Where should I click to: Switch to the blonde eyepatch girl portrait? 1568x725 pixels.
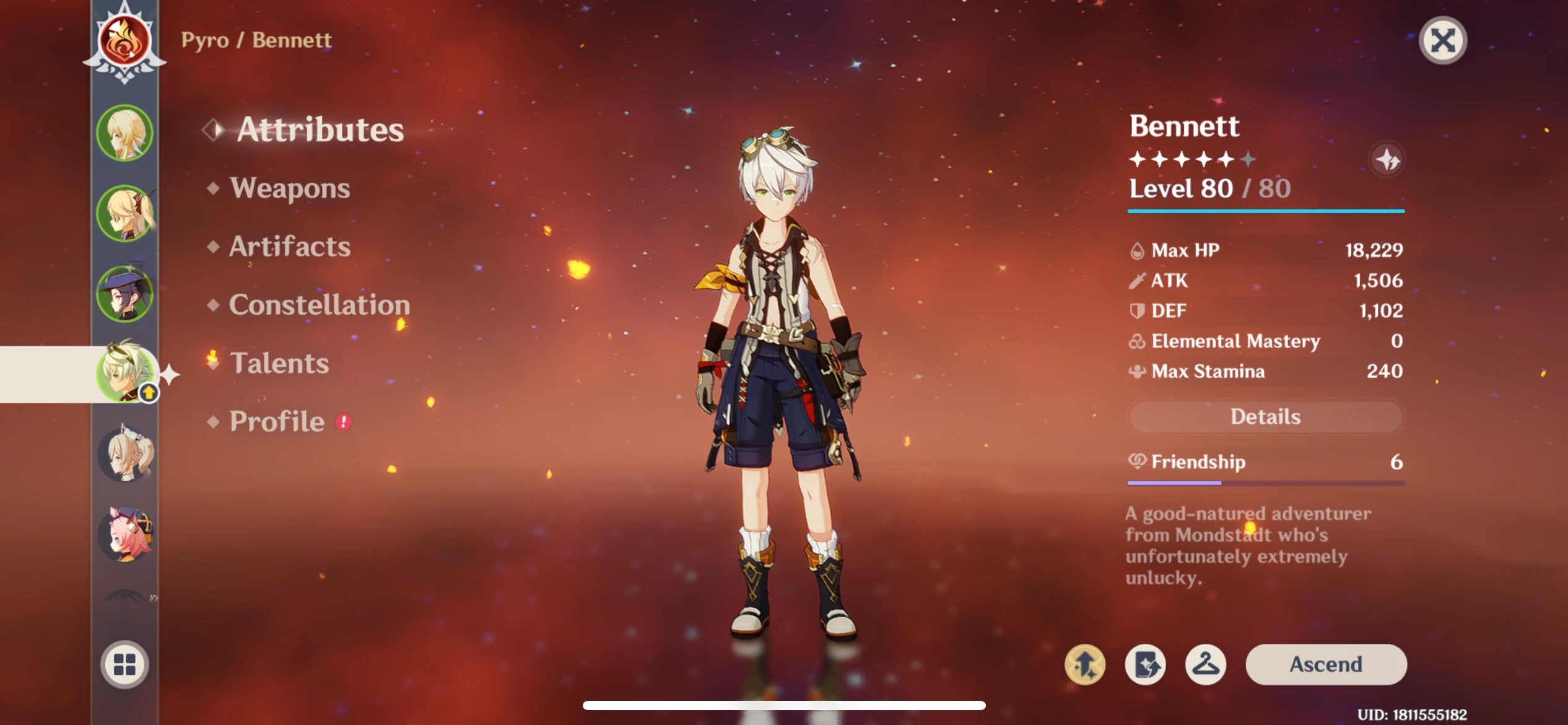(x=125, y=213)
